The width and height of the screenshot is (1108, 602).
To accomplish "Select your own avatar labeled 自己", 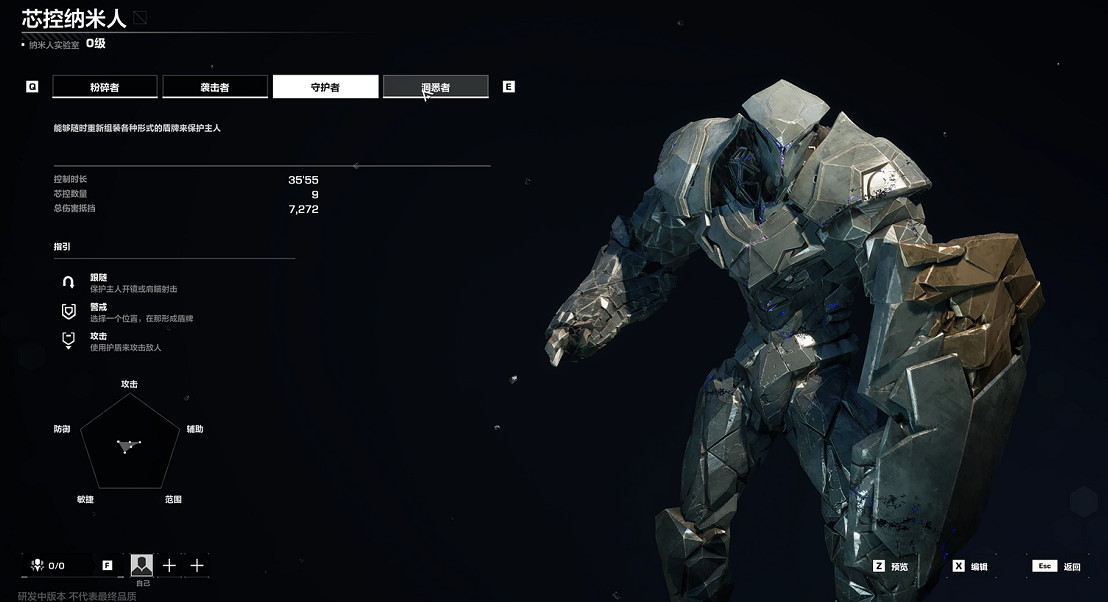I will [141, 566].
